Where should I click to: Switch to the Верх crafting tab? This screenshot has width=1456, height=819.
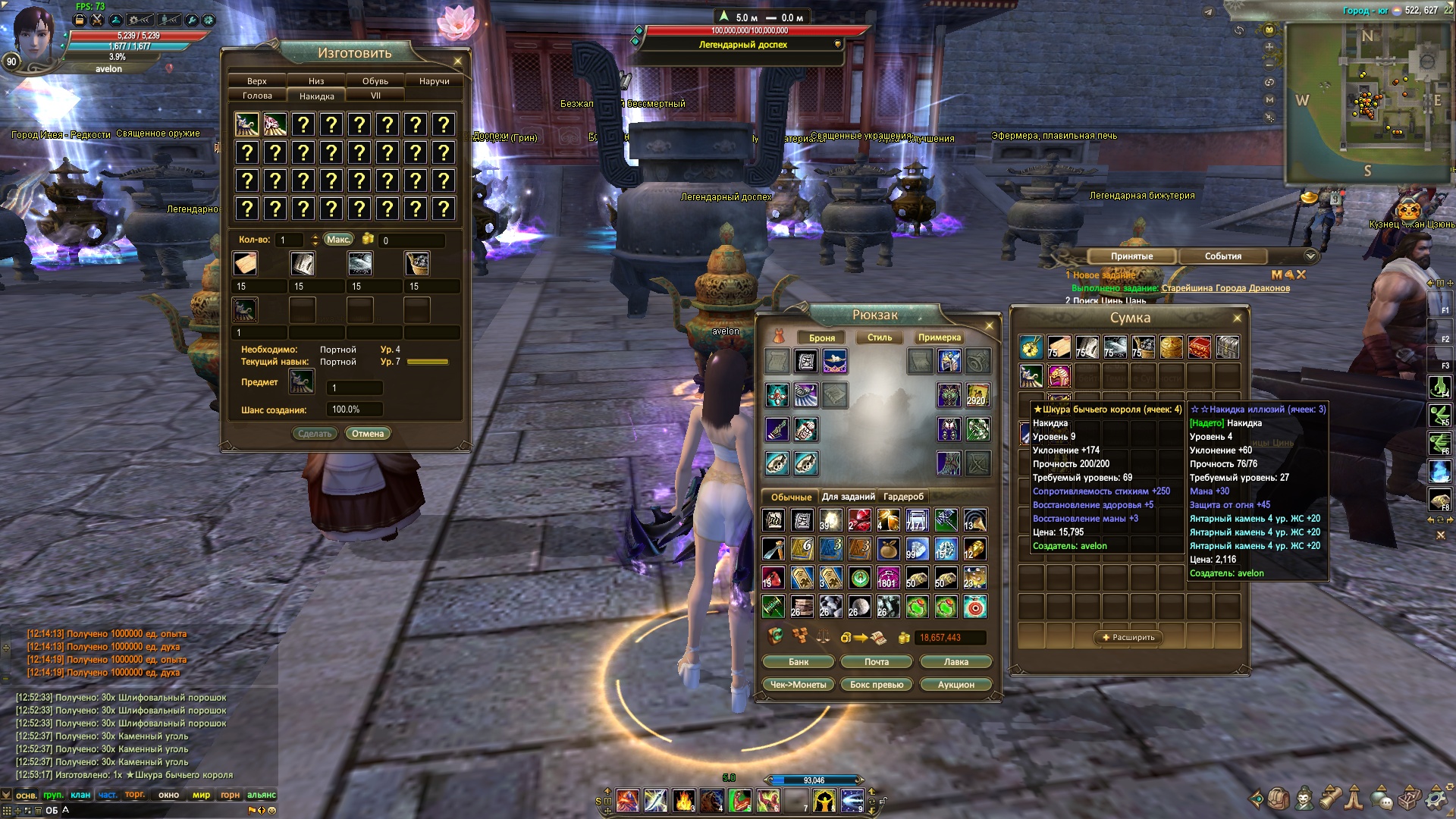[x=257, y=81]
